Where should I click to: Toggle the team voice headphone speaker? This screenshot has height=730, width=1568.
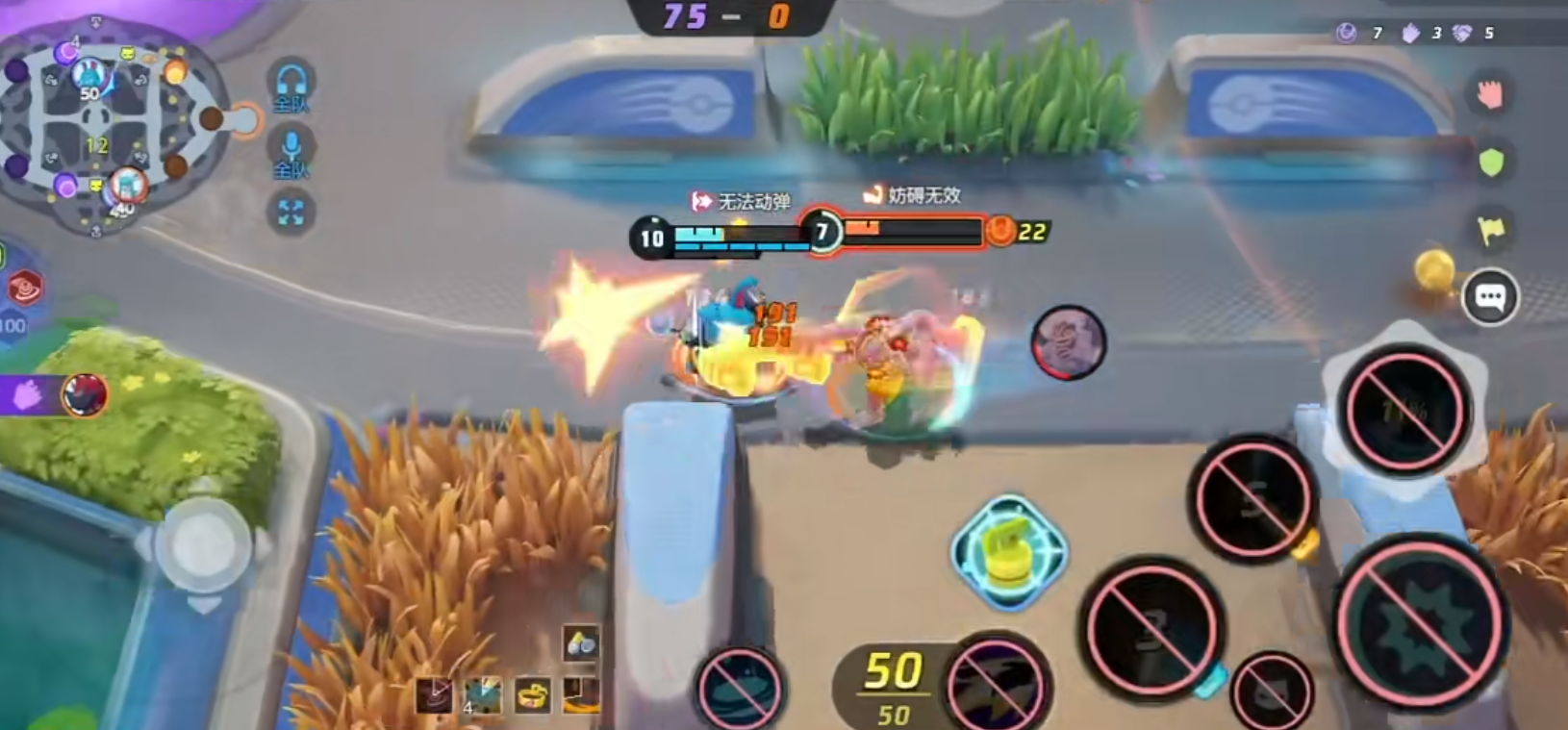(x=291, y=85)
